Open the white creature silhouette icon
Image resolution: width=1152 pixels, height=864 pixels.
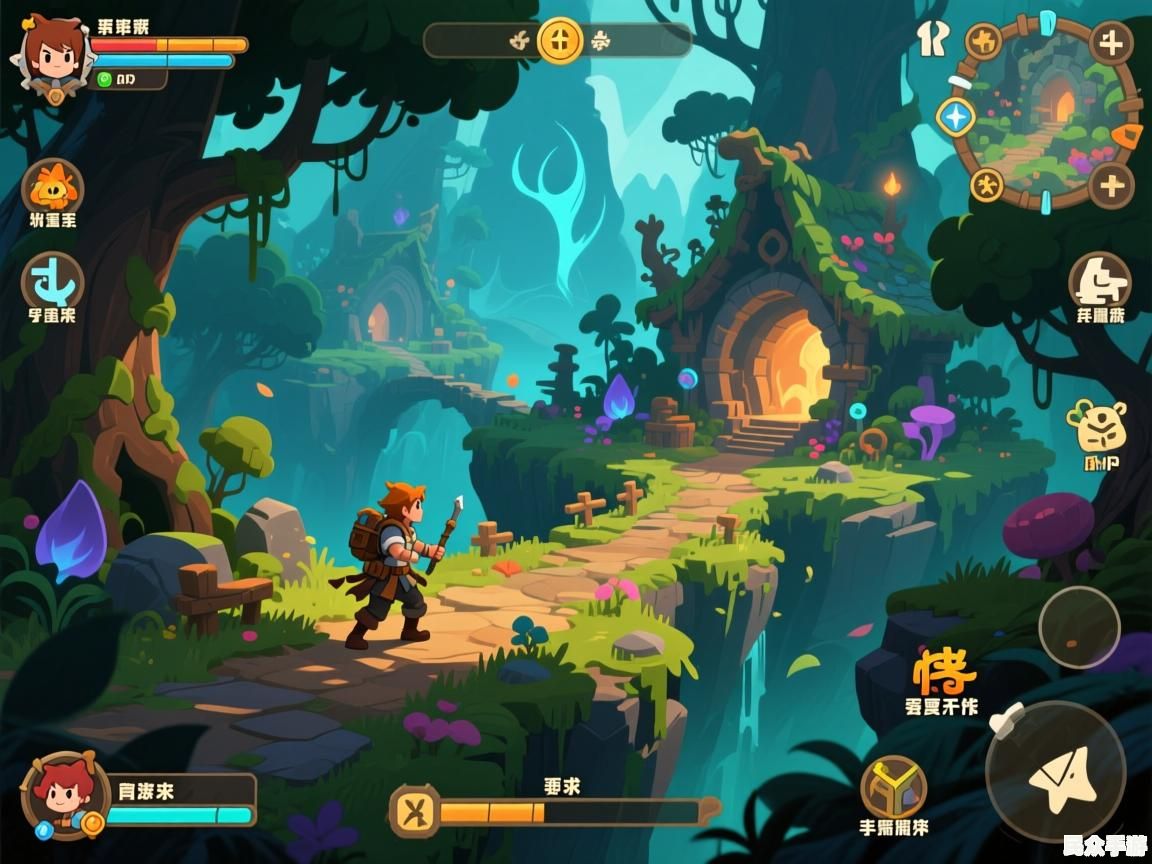pos(1100,281)
